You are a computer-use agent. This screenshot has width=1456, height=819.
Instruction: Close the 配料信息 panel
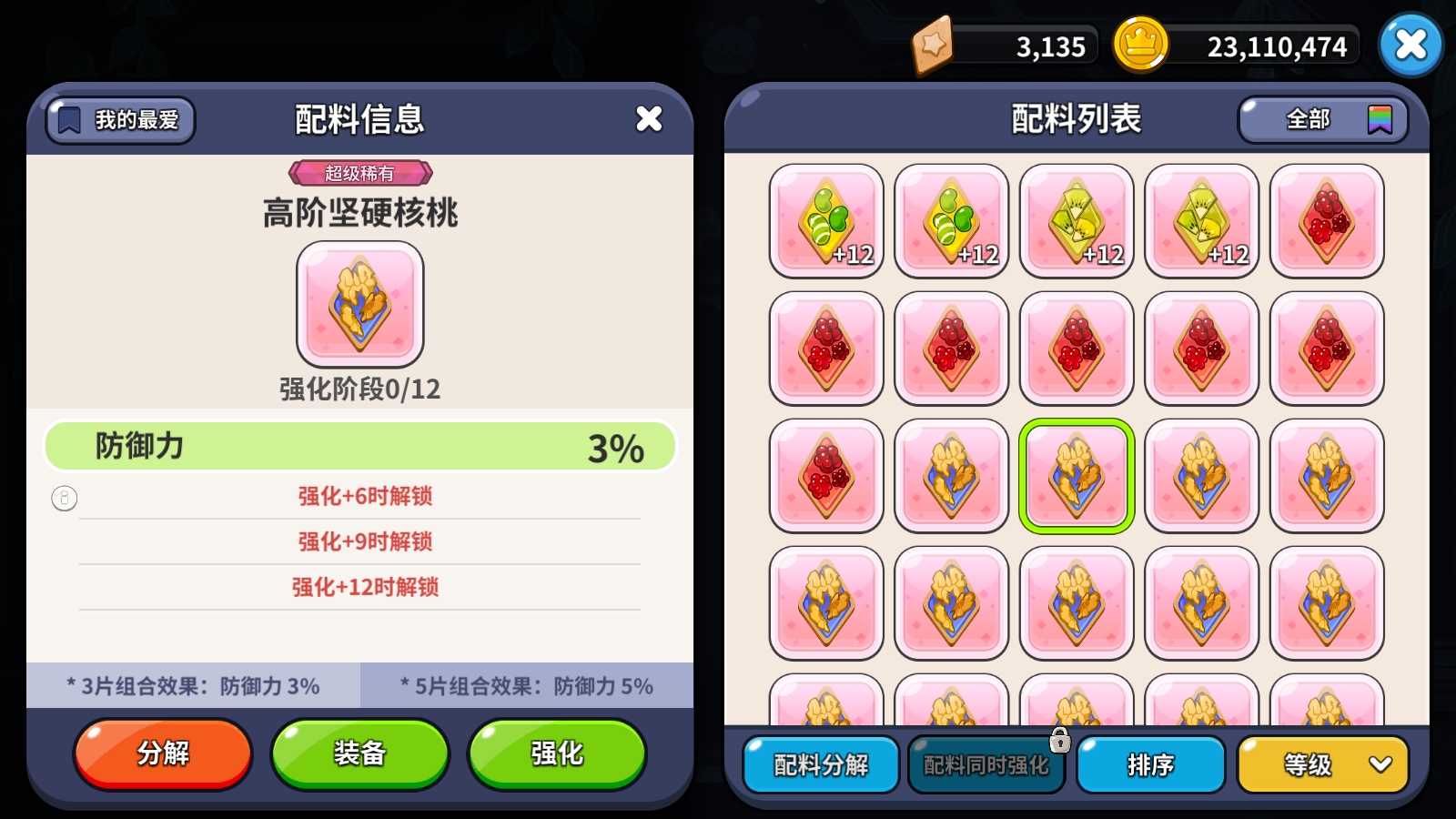pos(649,118)
